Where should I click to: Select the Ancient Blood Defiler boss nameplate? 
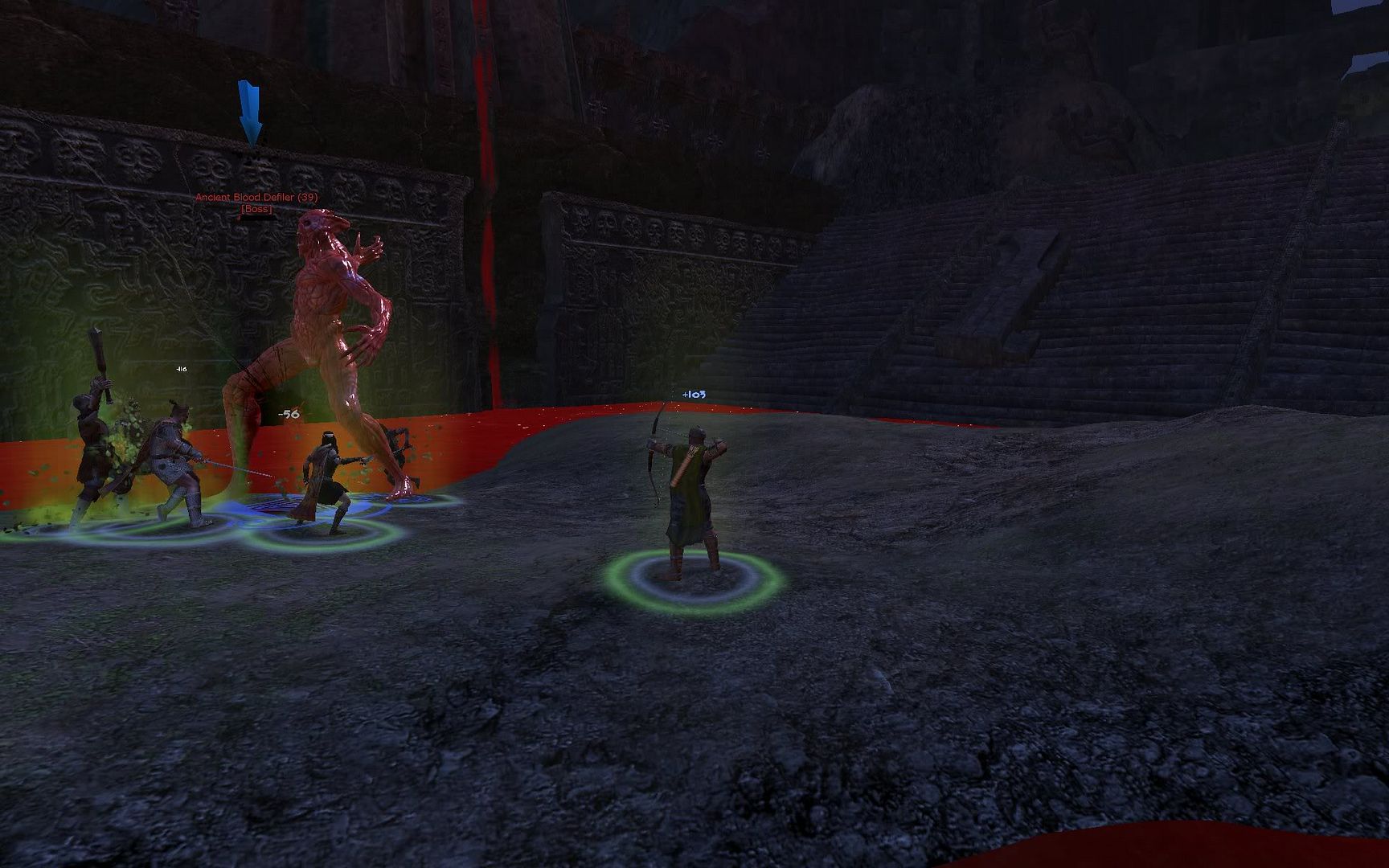[256, 198]
